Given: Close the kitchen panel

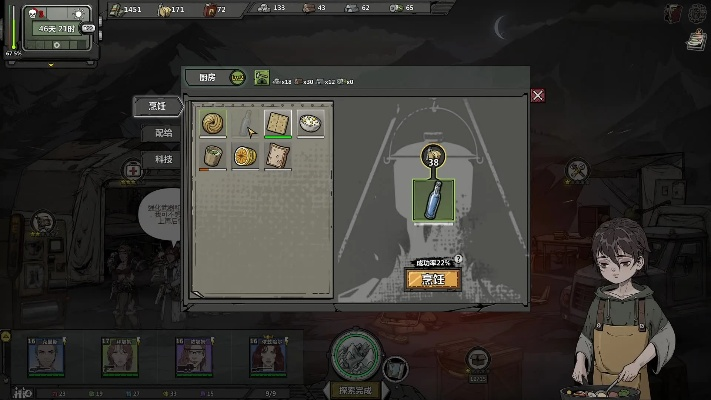Looking at the screenshot, I should coord(538,95).
